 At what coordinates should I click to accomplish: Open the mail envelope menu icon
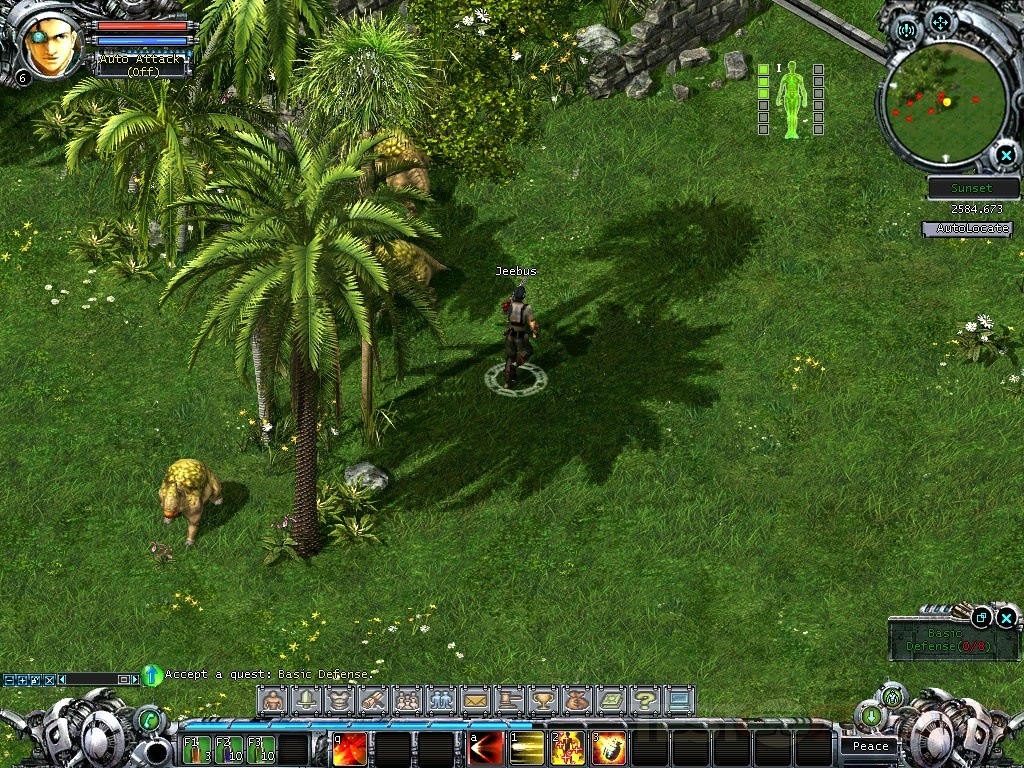475,700
